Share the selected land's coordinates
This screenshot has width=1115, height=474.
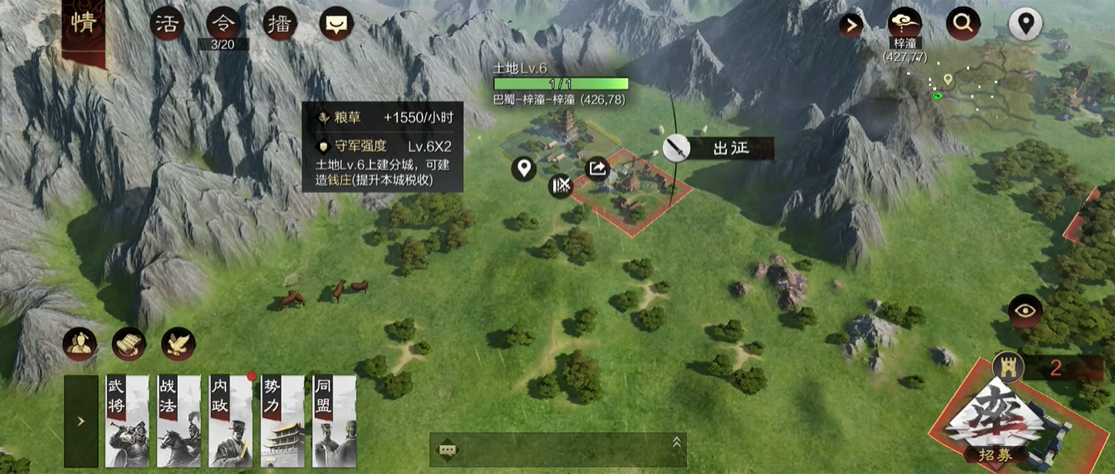pos(597,168)
